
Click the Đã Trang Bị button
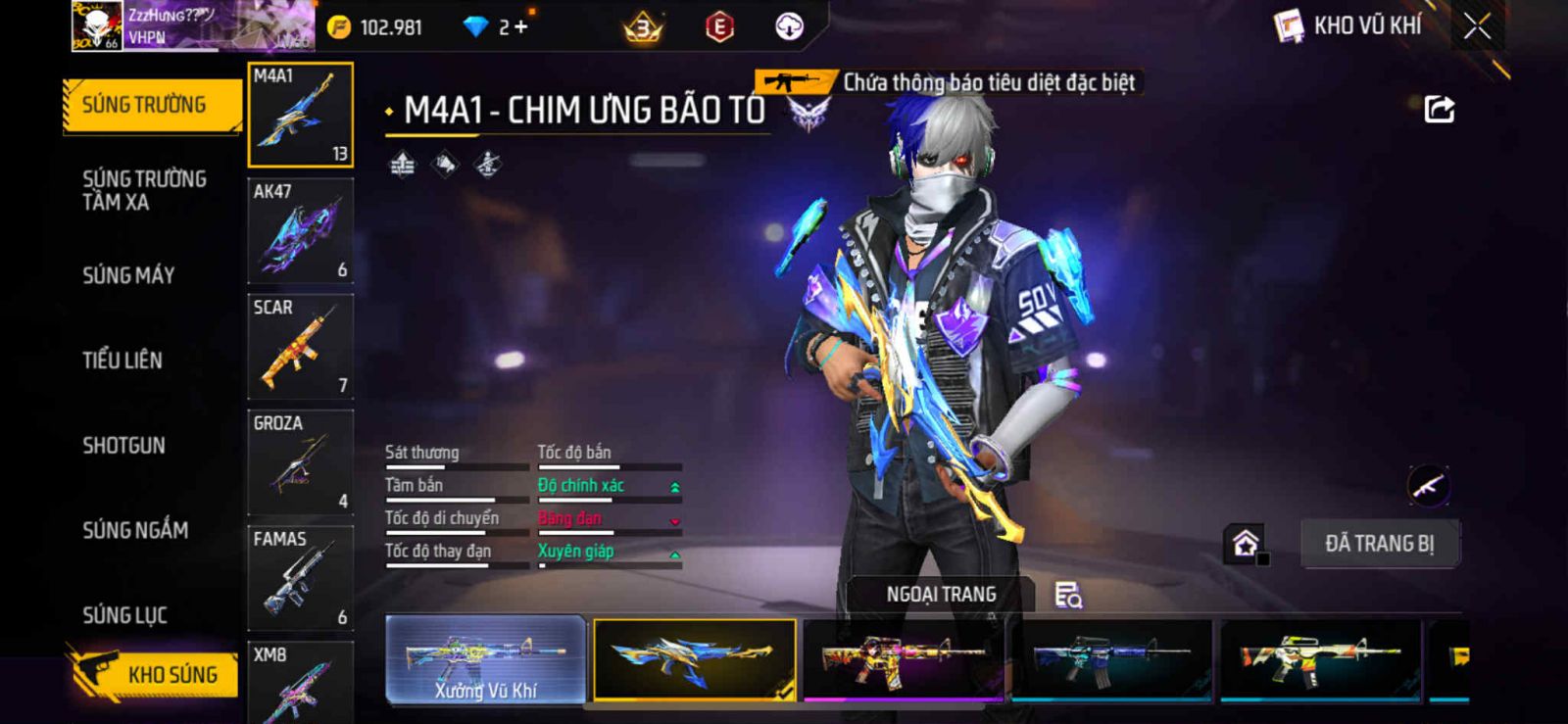(x=1379, y=544)
